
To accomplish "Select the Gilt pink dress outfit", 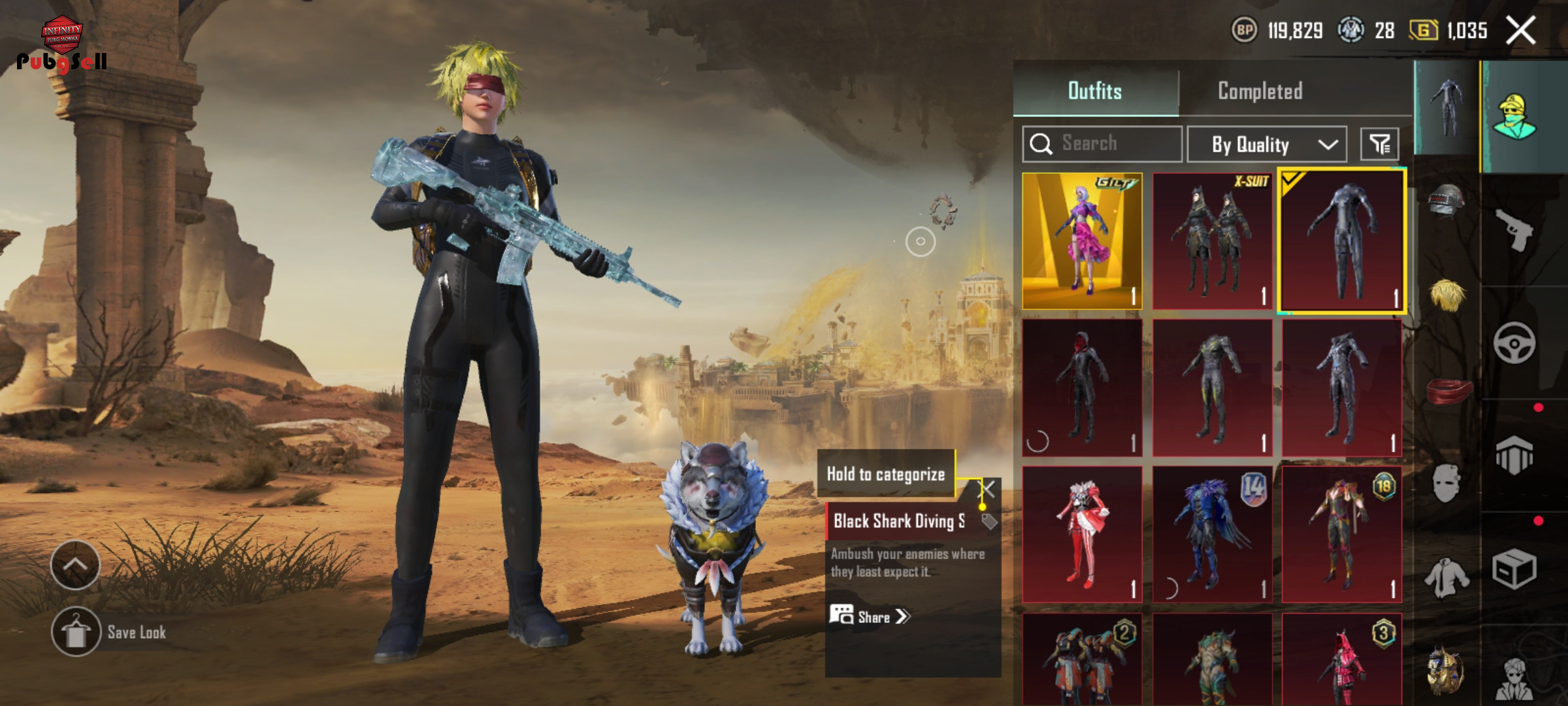I will 1082,241.
